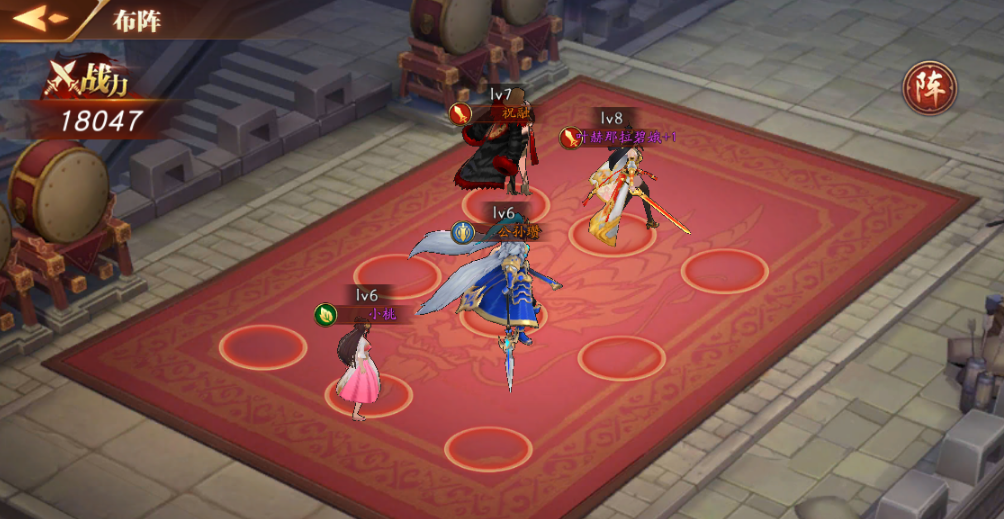The height and width of the screenshot is (519, 1004).
Task: Open the 阵 formation menu
Action: click(x=929, y=88)
